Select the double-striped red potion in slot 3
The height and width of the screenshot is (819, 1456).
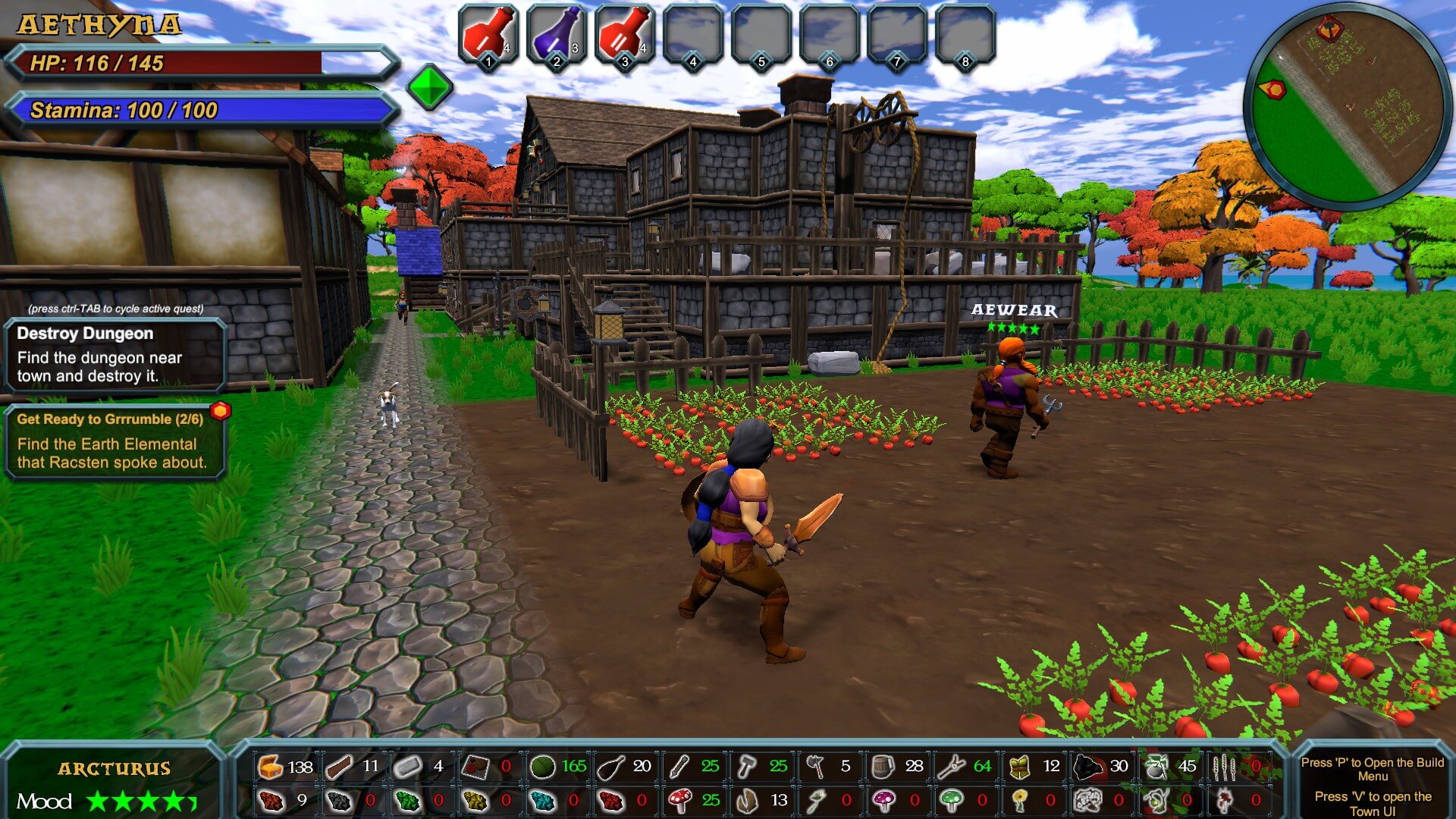624,35
